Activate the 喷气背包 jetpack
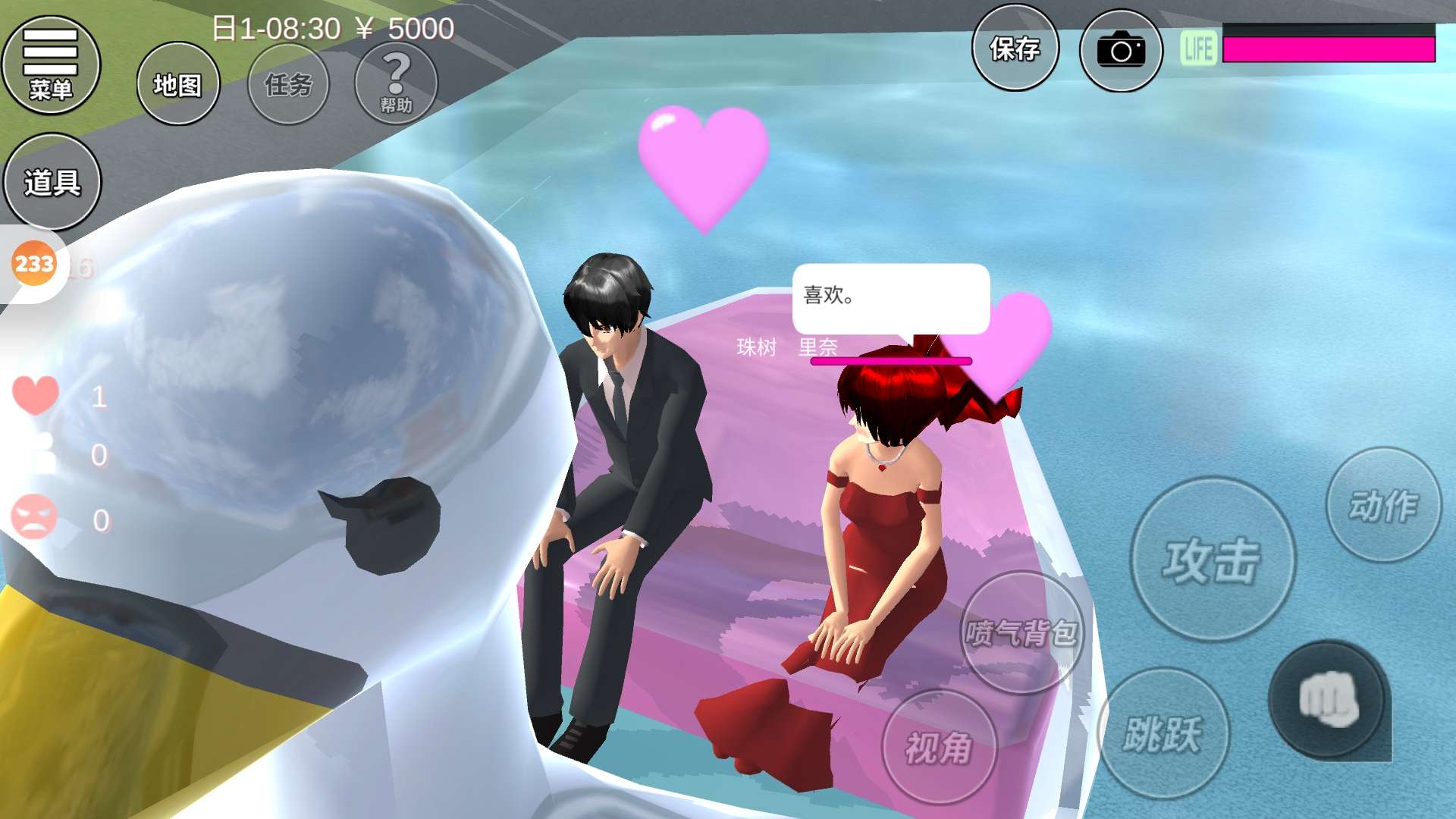 (1021, 632)
